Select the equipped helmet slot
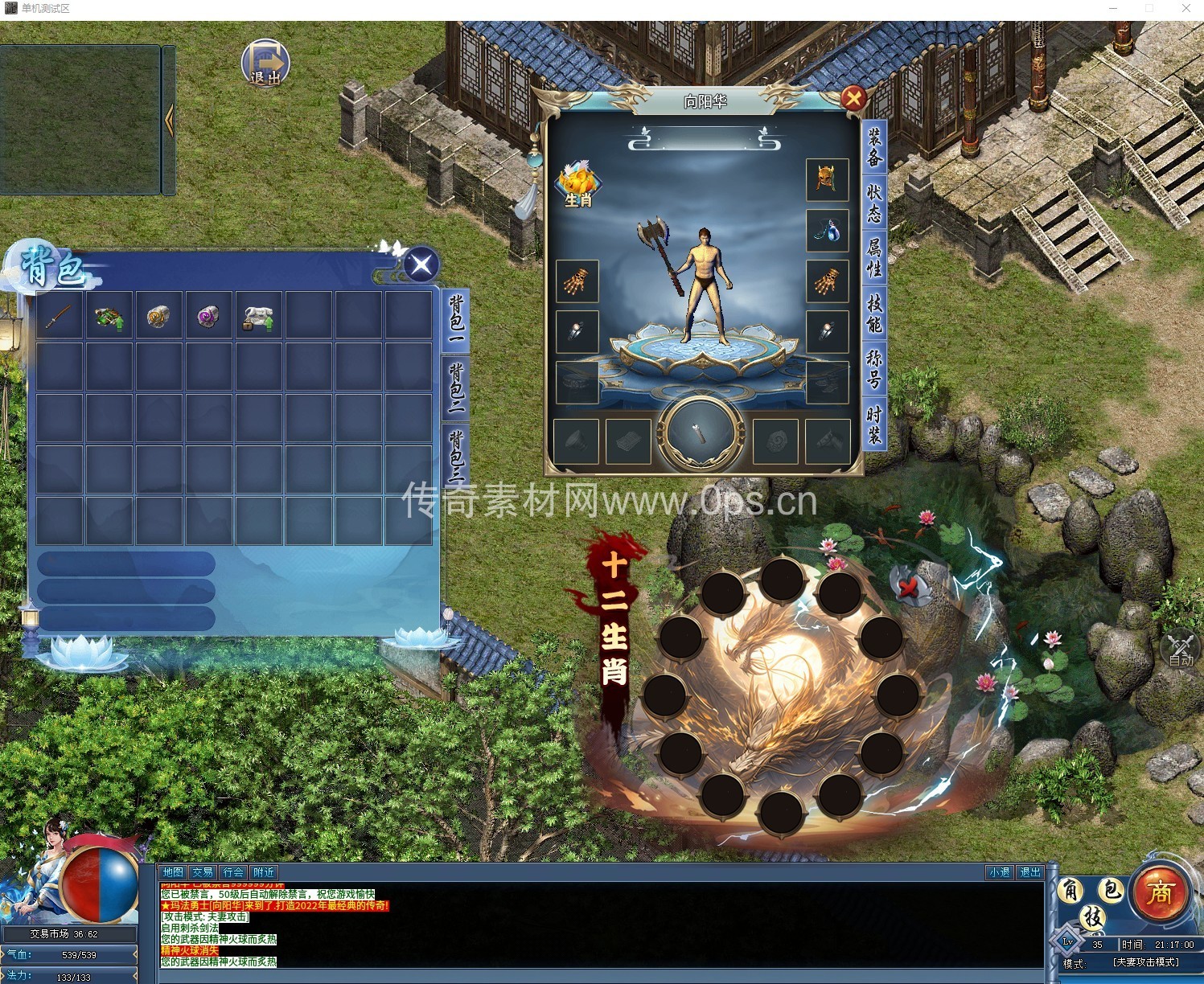This screenshot has height=984, width=1204. (827, 178)
